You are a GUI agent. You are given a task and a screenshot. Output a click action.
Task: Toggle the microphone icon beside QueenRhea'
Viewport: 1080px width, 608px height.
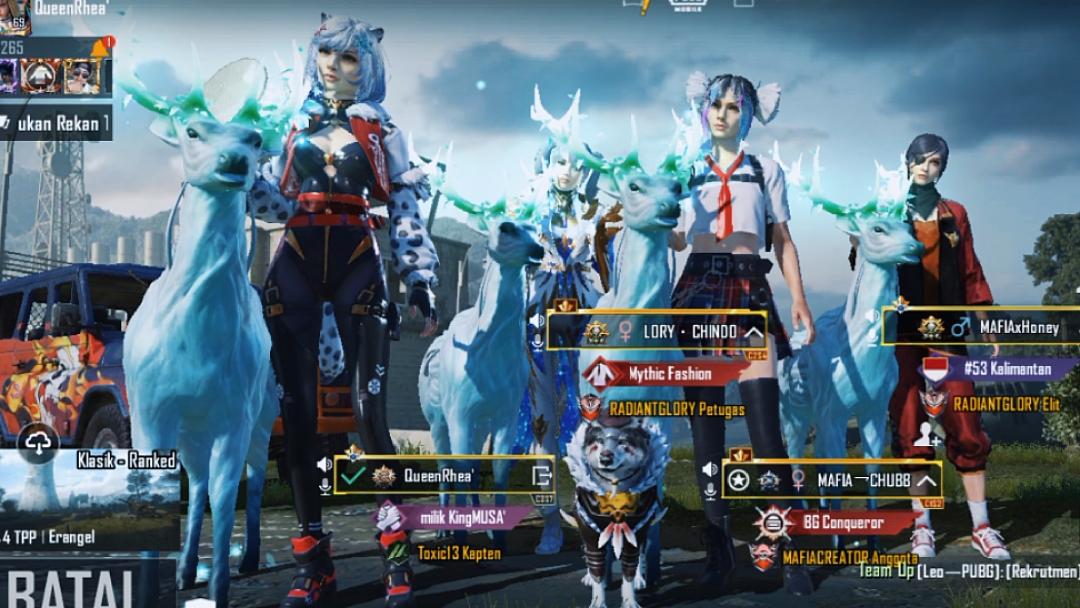point(325,486)
